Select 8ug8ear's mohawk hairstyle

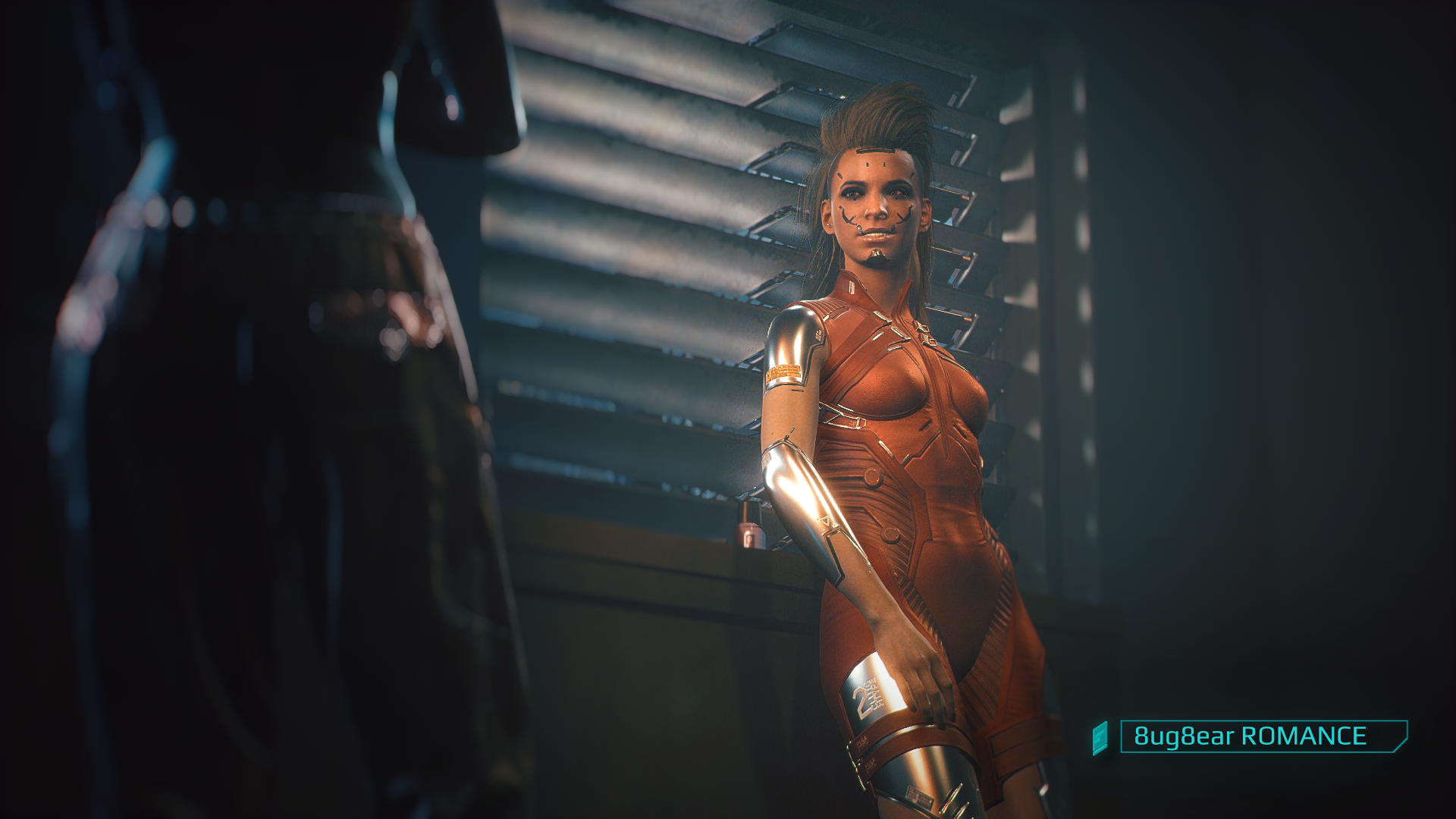tap(876, 121)
